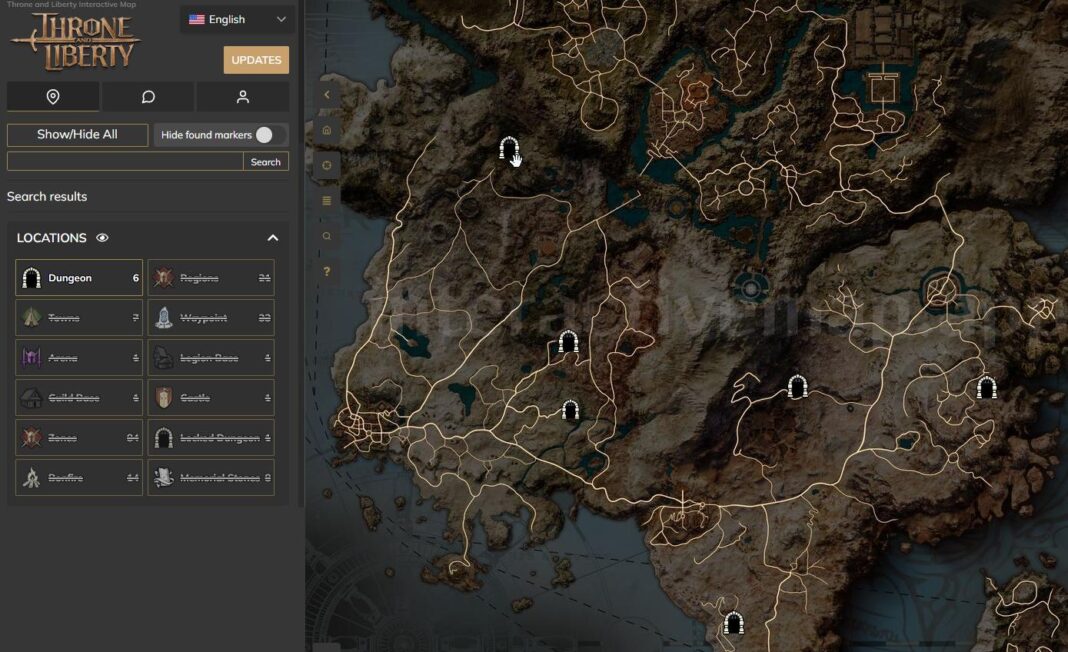Switch to the user profile tab

coord(243,97)
